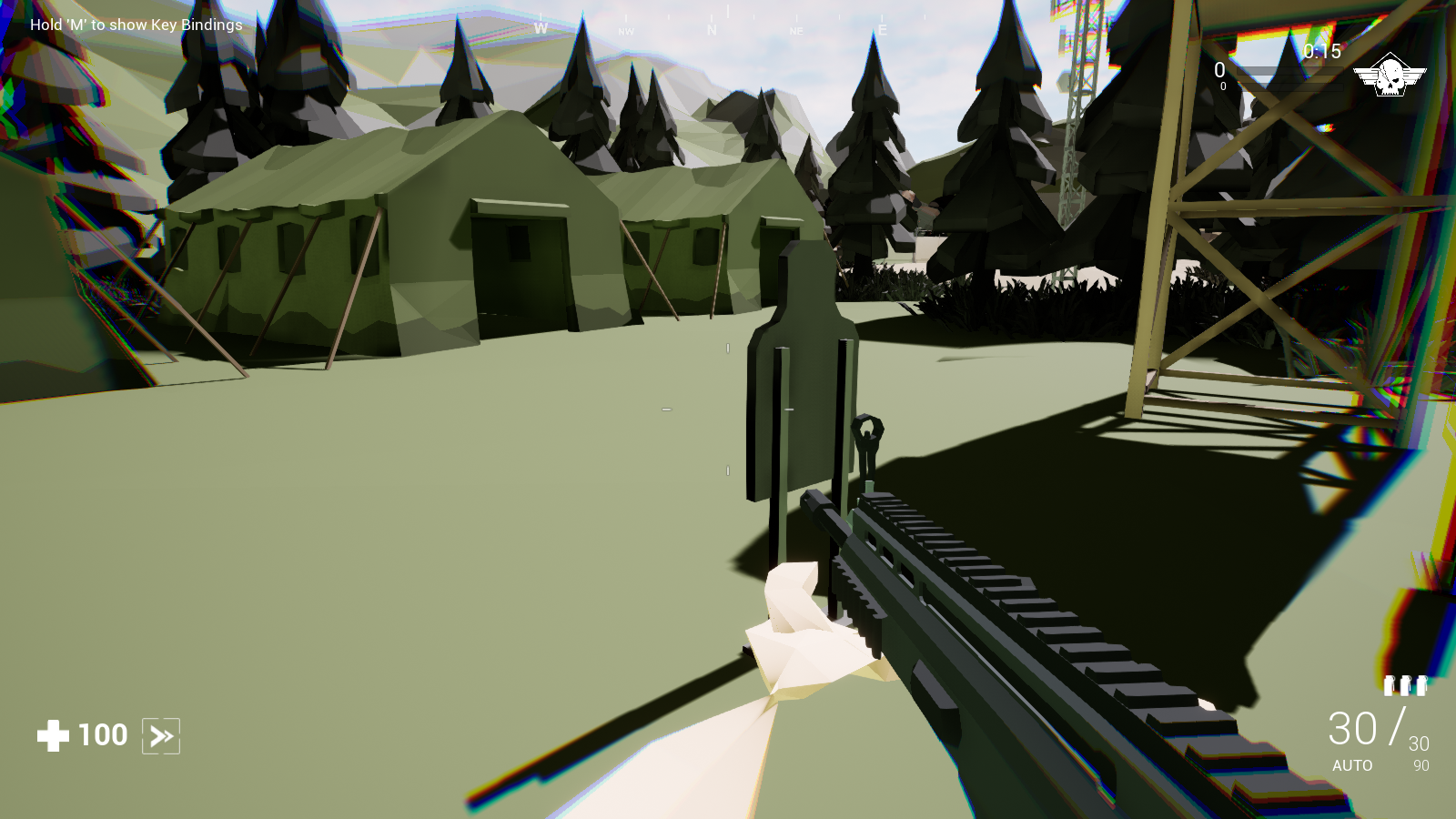The image size is (1456, 819).
Task: Click the W marker on the compass
Action: coord(541,28)
